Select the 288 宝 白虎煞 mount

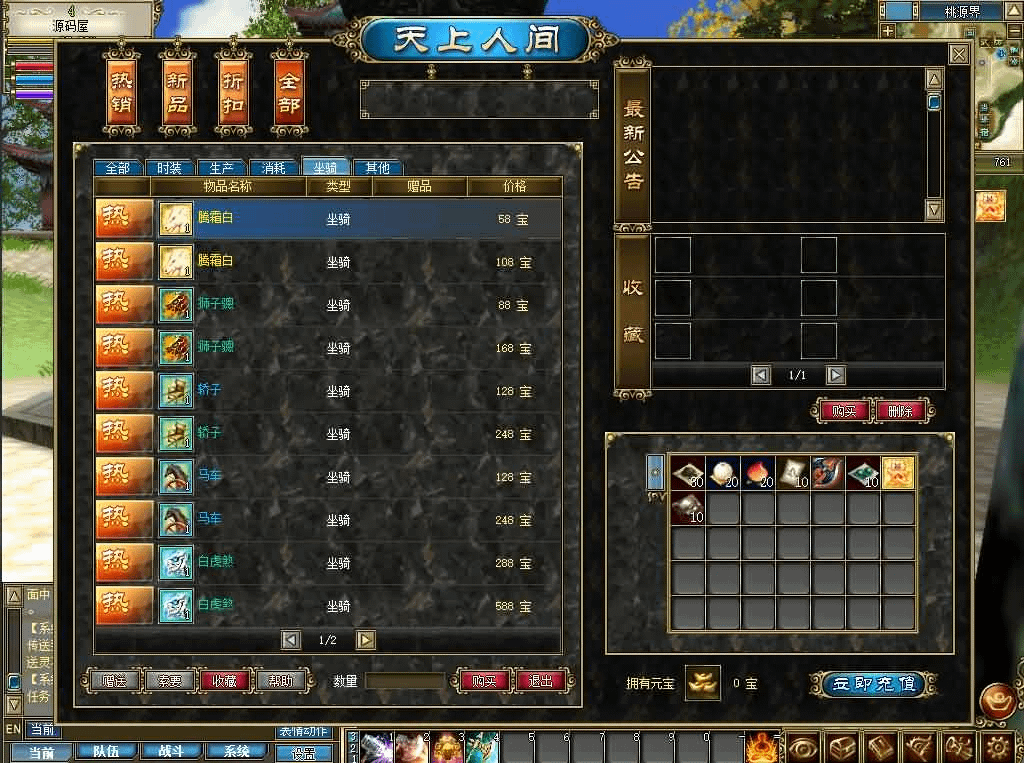328,563
